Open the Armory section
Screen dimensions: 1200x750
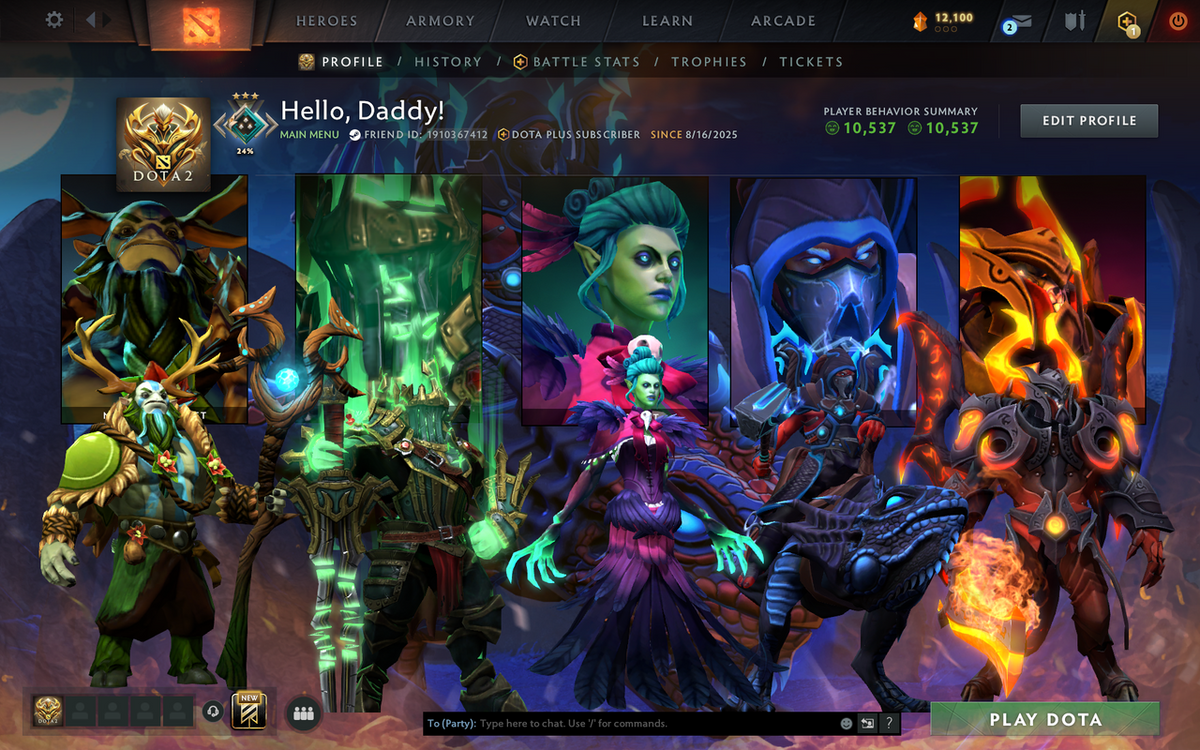click(440, 21)
